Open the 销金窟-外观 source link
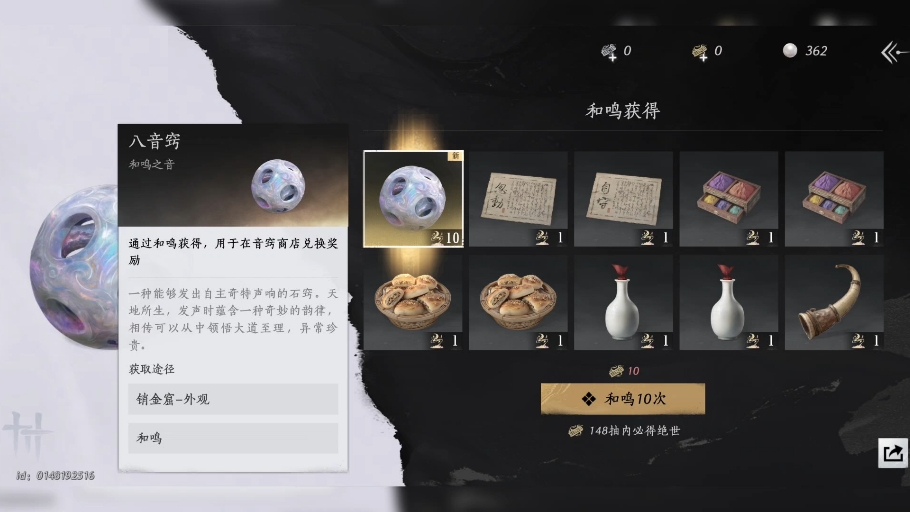This screenshot has height=512, width=910. point(232,399)
